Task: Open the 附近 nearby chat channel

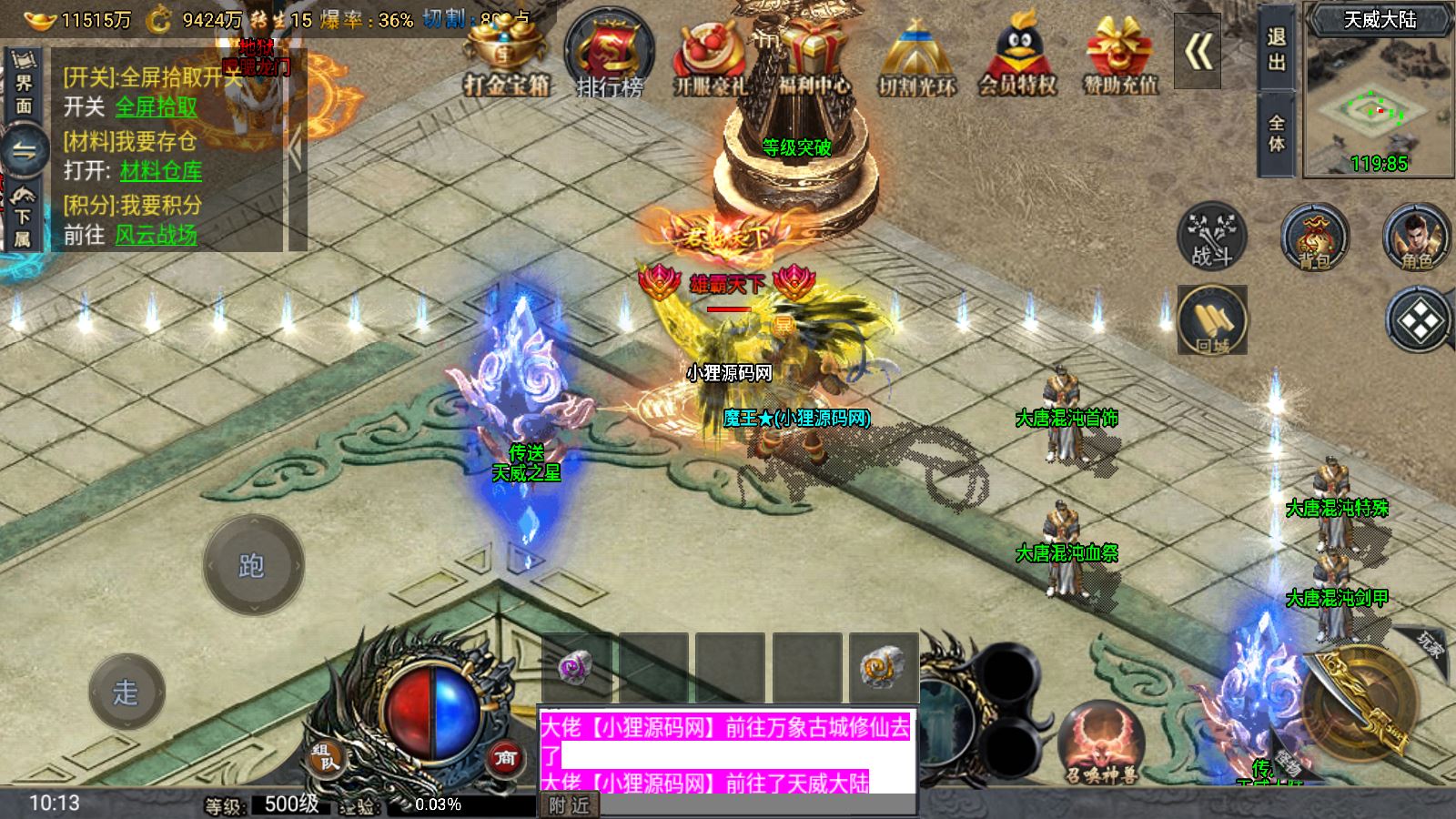Action: pos(570,805)
